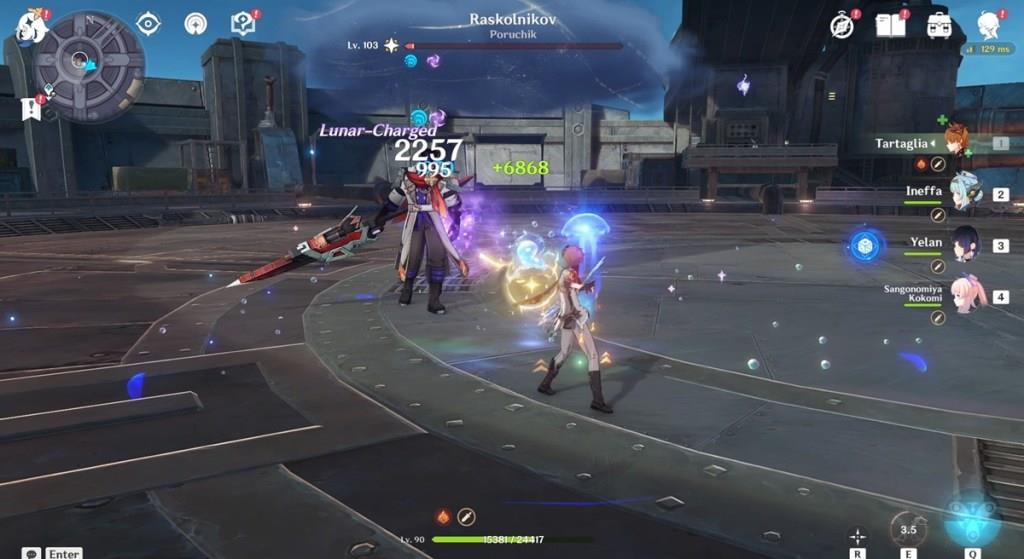The width and height of the screenshot is (1024, 559).
Task: Open the compass icon in the top-right bar
Action: pos(842,26)
